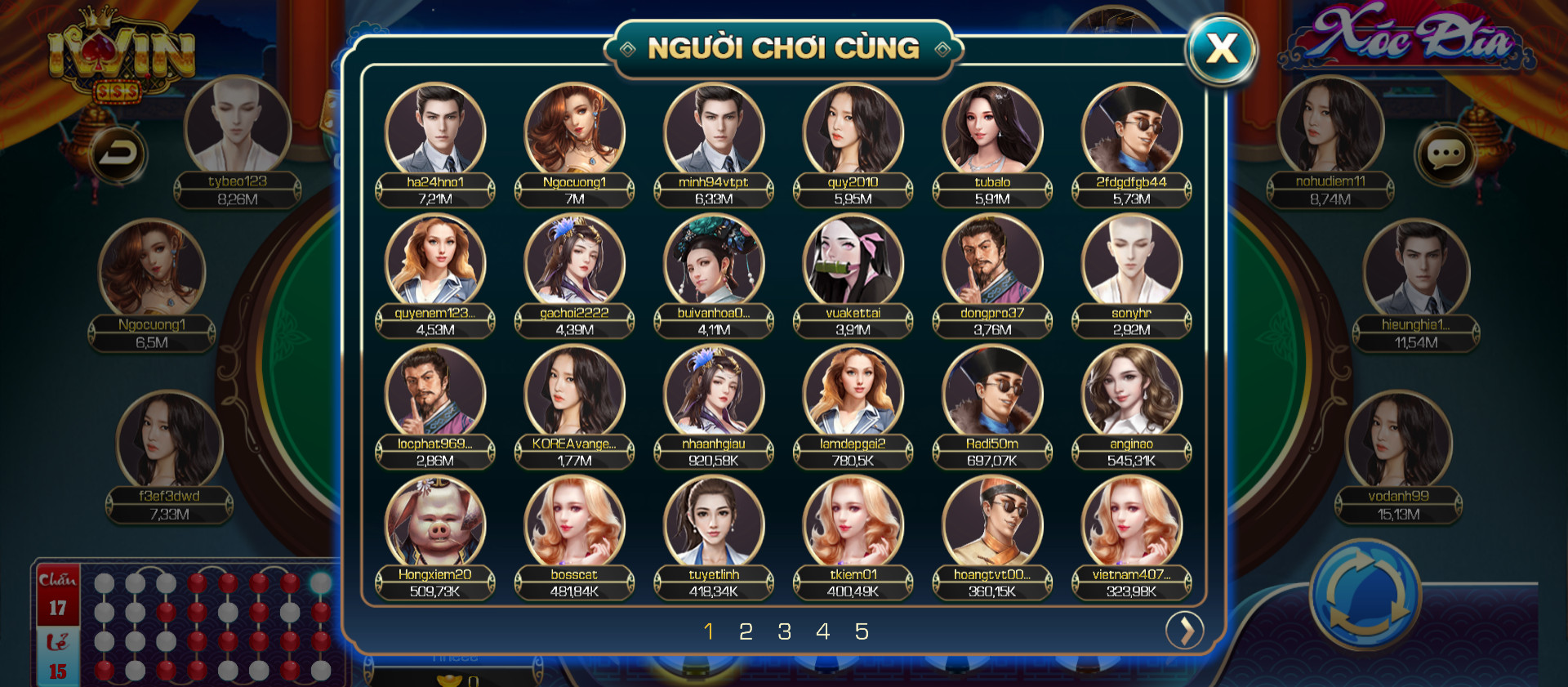This screenshot has width=1568, height=687.
Task: Open page 3 of the player list
Action: tap(786, 631)
